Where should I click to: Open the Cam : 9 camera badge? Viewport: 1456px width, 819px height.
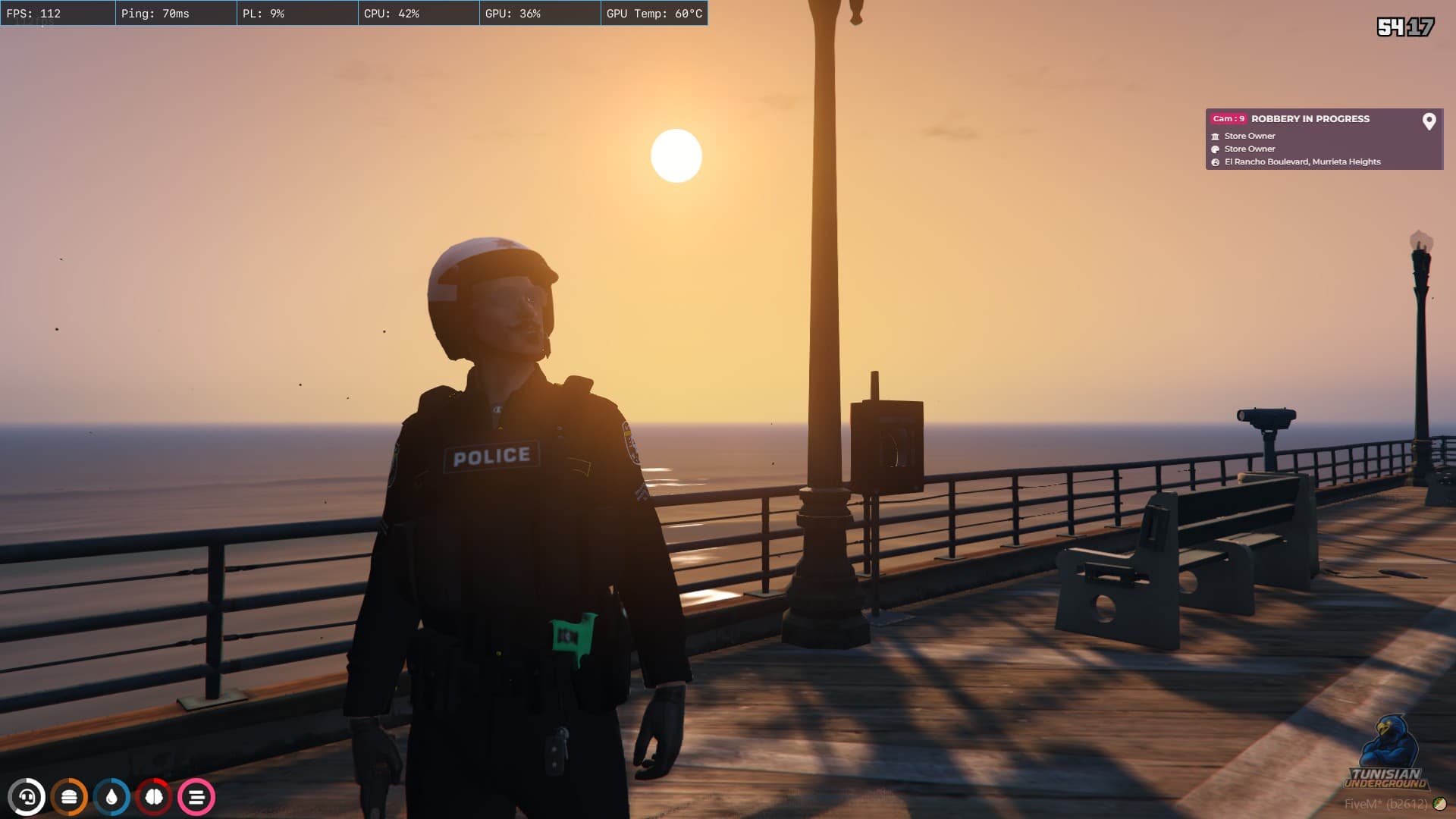tap(1228, 119)
